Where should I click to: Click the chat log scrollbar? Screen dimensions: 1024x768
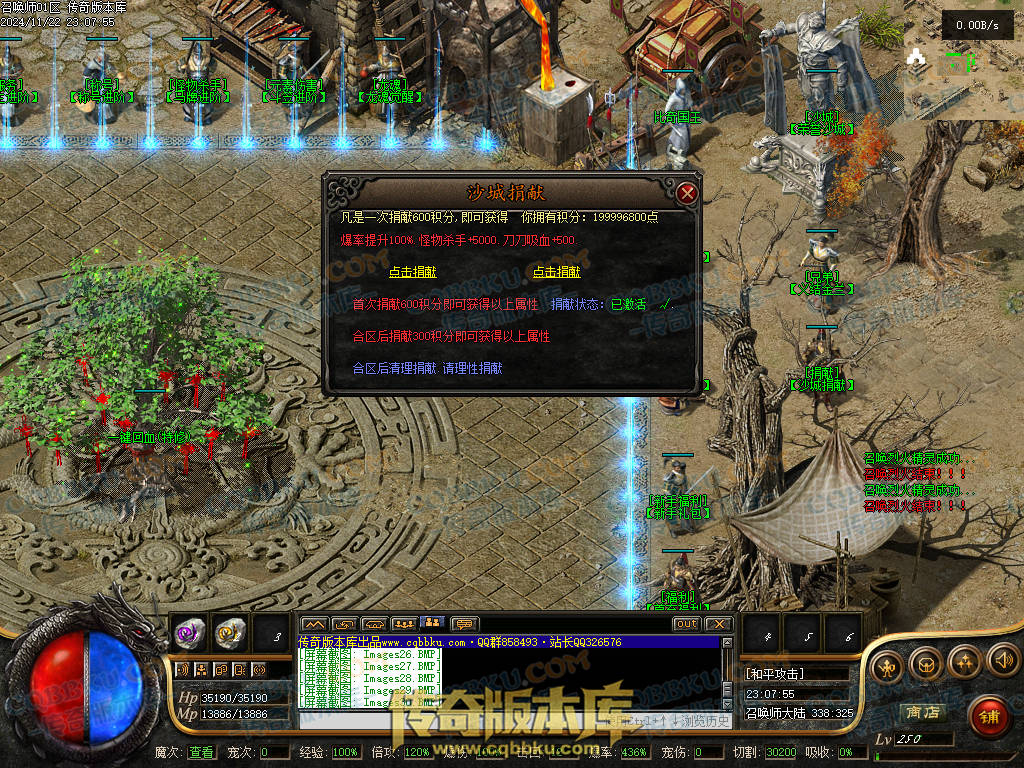pyautogui.click(x=728, y=680)
